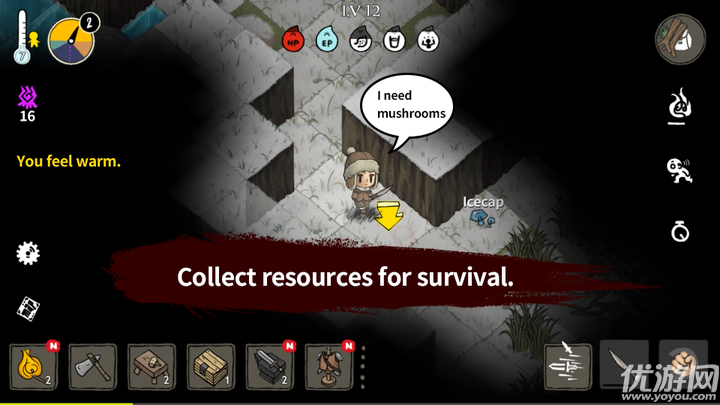Select the stone axe slot
The height and width of the screenshot is (405, 720).
pyautogui.click(x=93, y=367)
